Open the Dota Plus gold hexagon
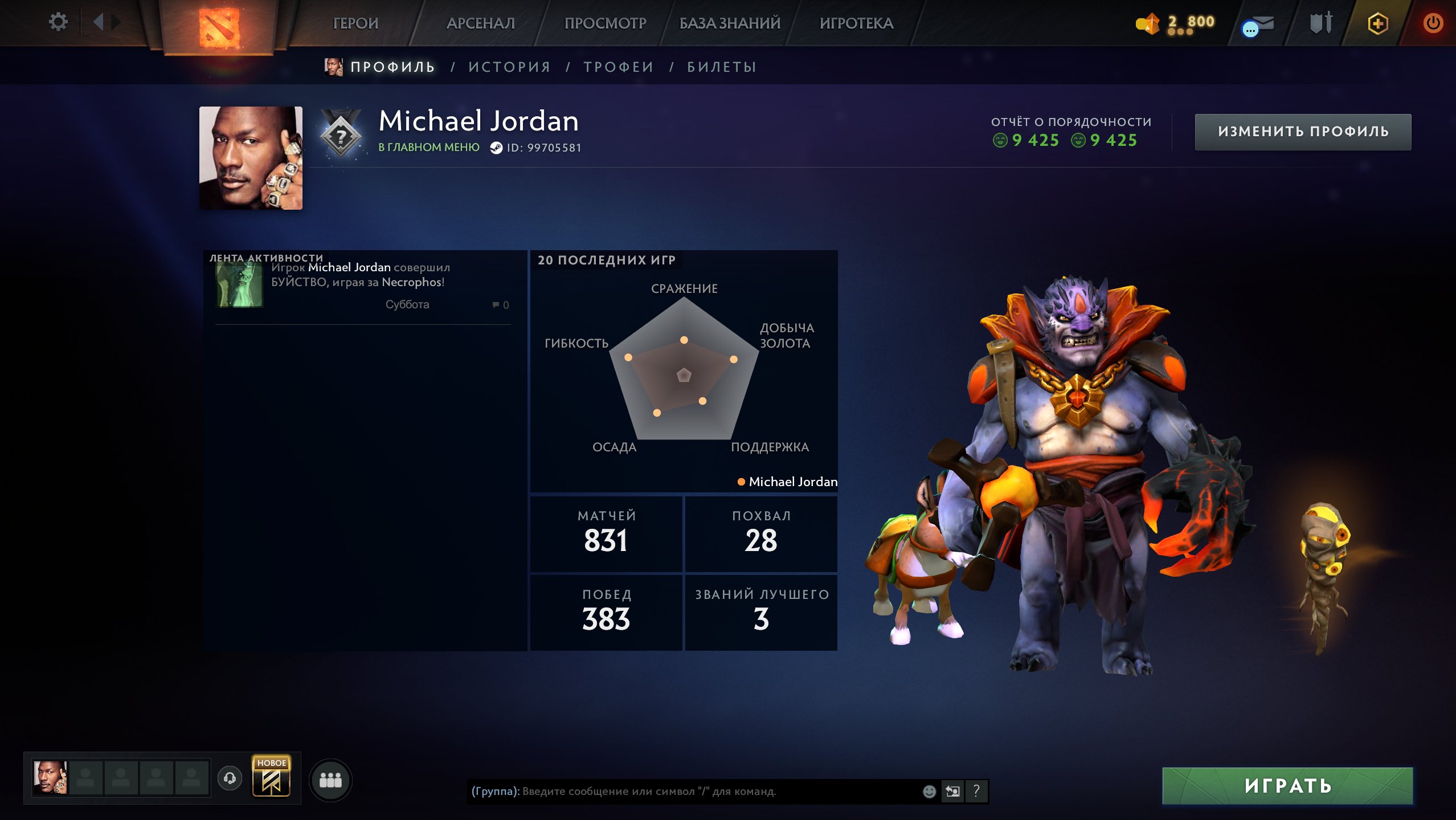Screen dimensions: 1456x820 pos(1377,23)
